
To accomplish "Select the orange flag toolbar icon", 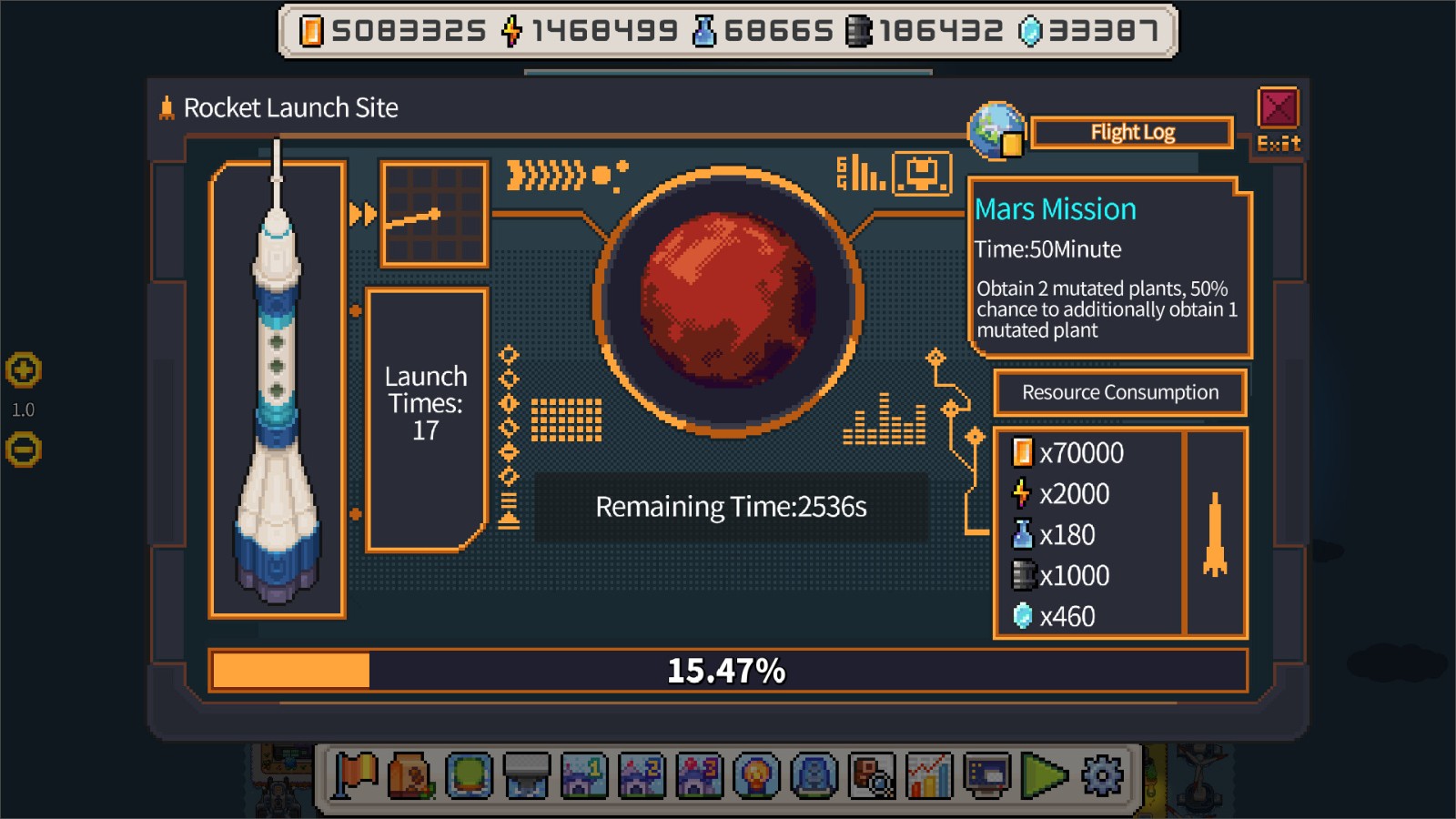I will pos(355,776).
